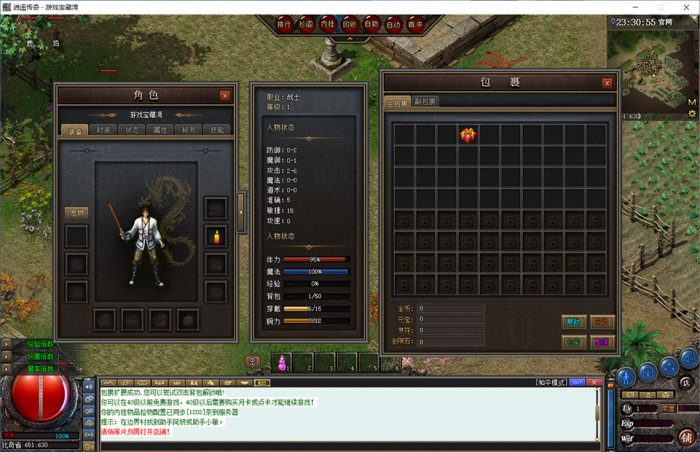The width and height of the screenshot is (700, 452).
Task: Open the 主包裹 main bag tab
Action: point(397,102)
